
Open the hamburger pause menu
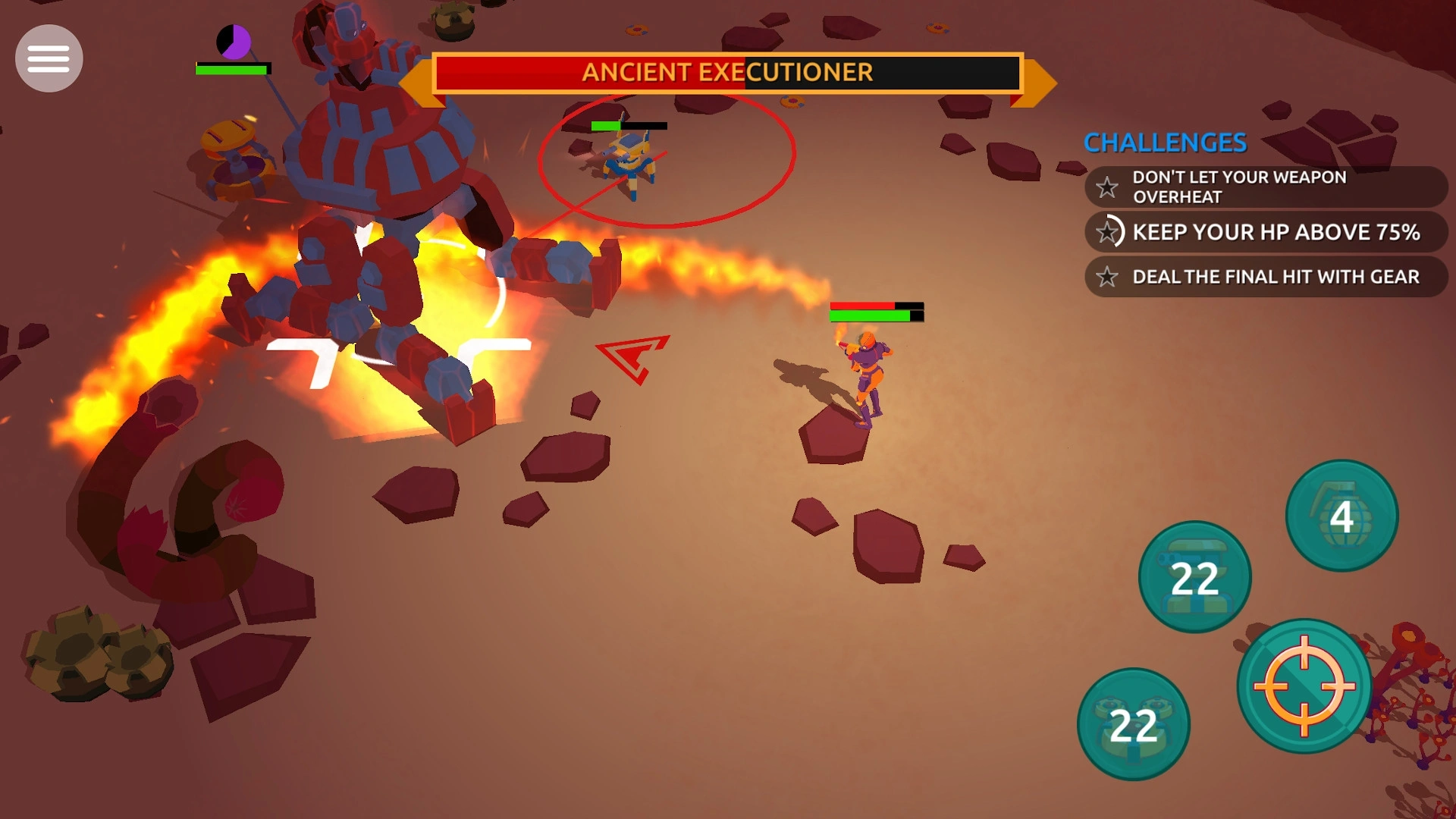49,58
